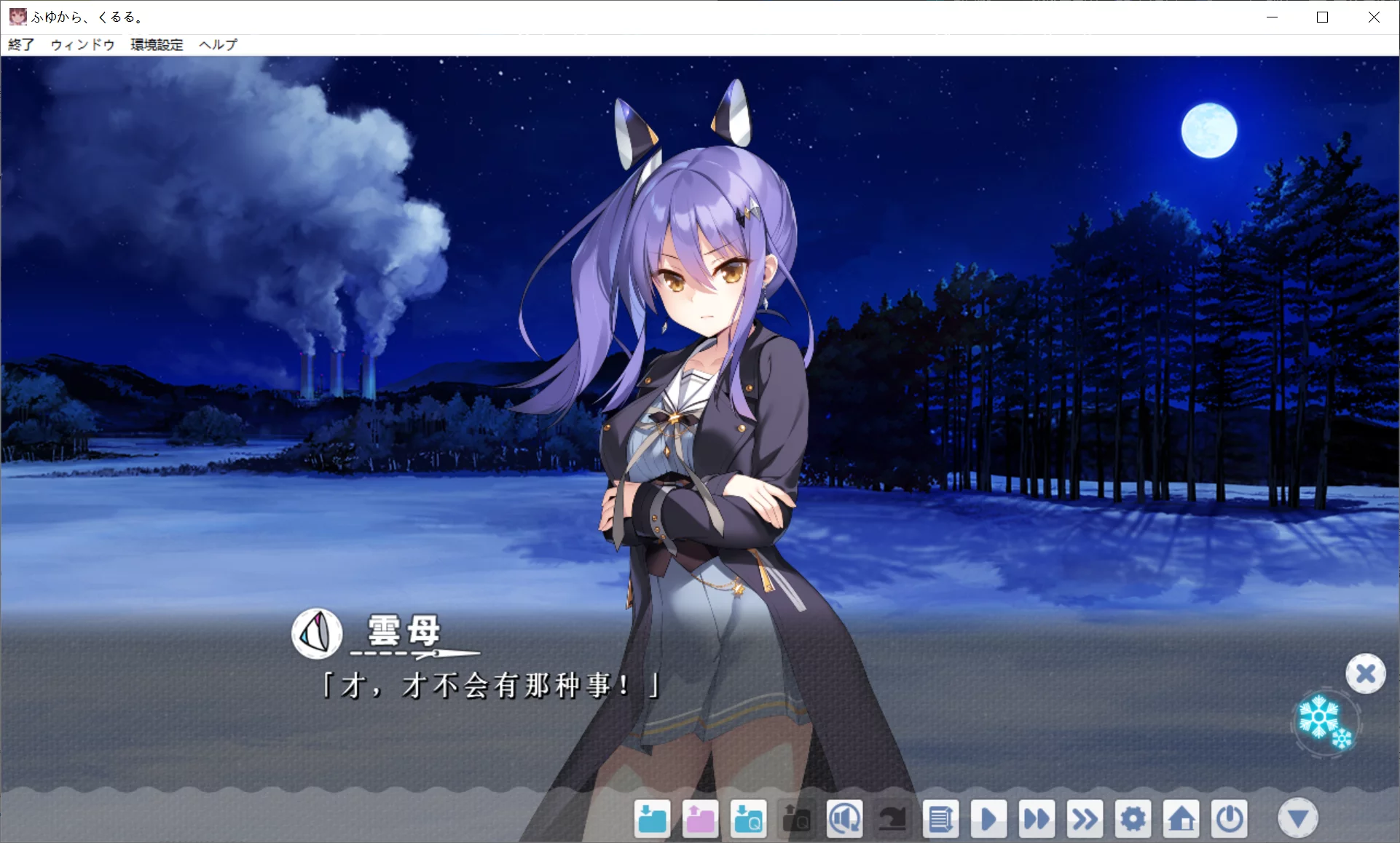
Task: Expand the rewind arrow control
Action: tap(893, 818)
